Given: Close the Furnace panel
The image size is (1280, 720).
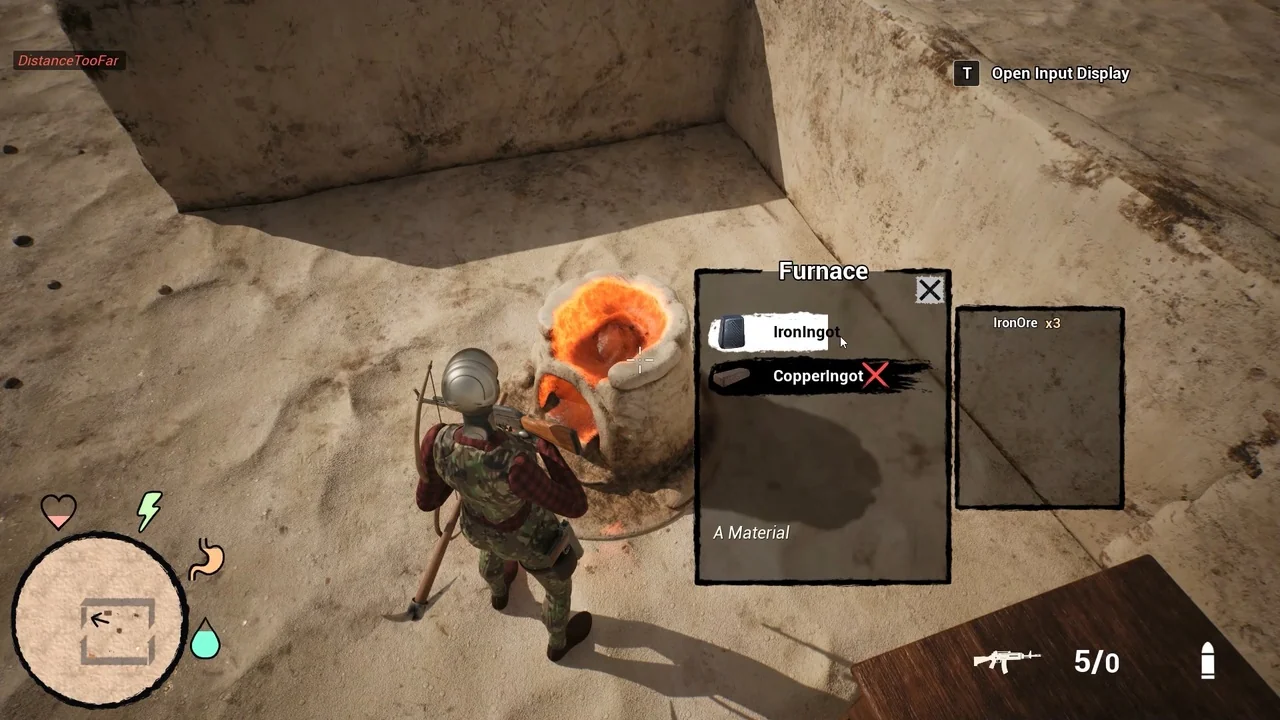Looking at the screenshot, I should 929,291.
